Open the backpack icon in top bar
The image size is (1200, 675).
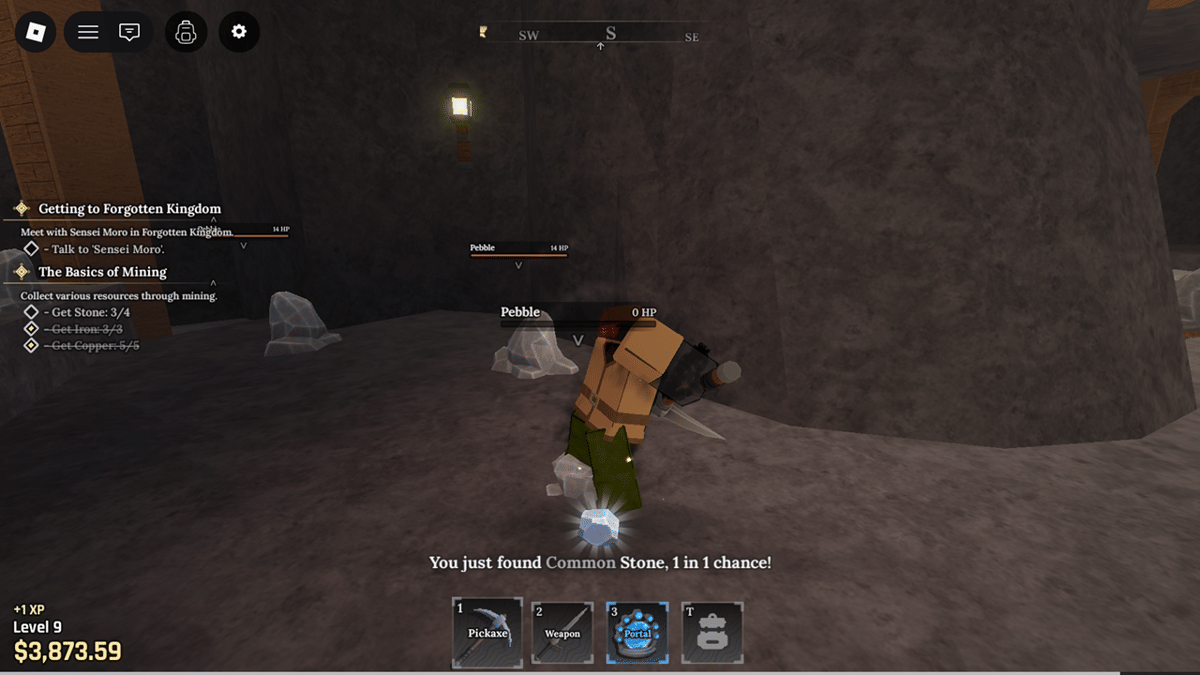tap(185, 32)
